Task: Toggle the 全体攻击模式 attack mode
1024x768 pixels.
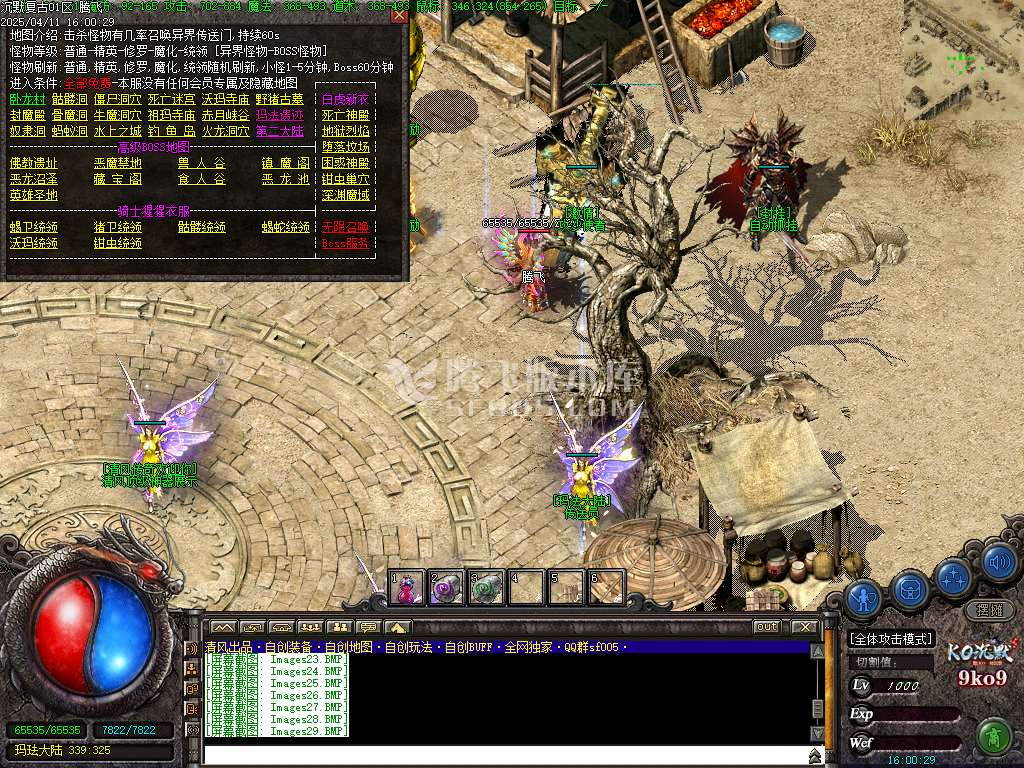Action: click(890, 639)
